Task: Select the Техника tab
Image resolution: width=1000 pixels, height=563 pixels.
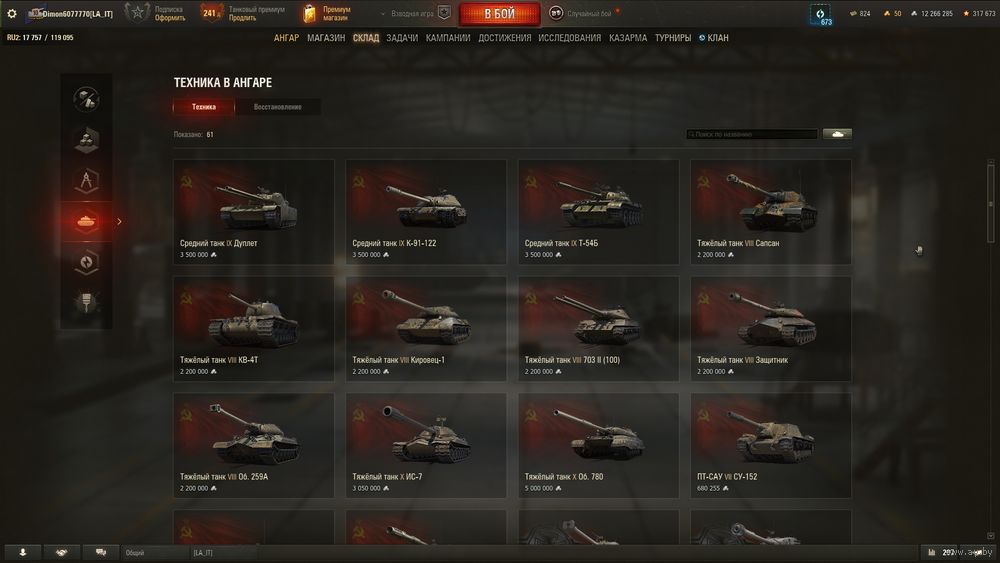Action: [204, 107]
